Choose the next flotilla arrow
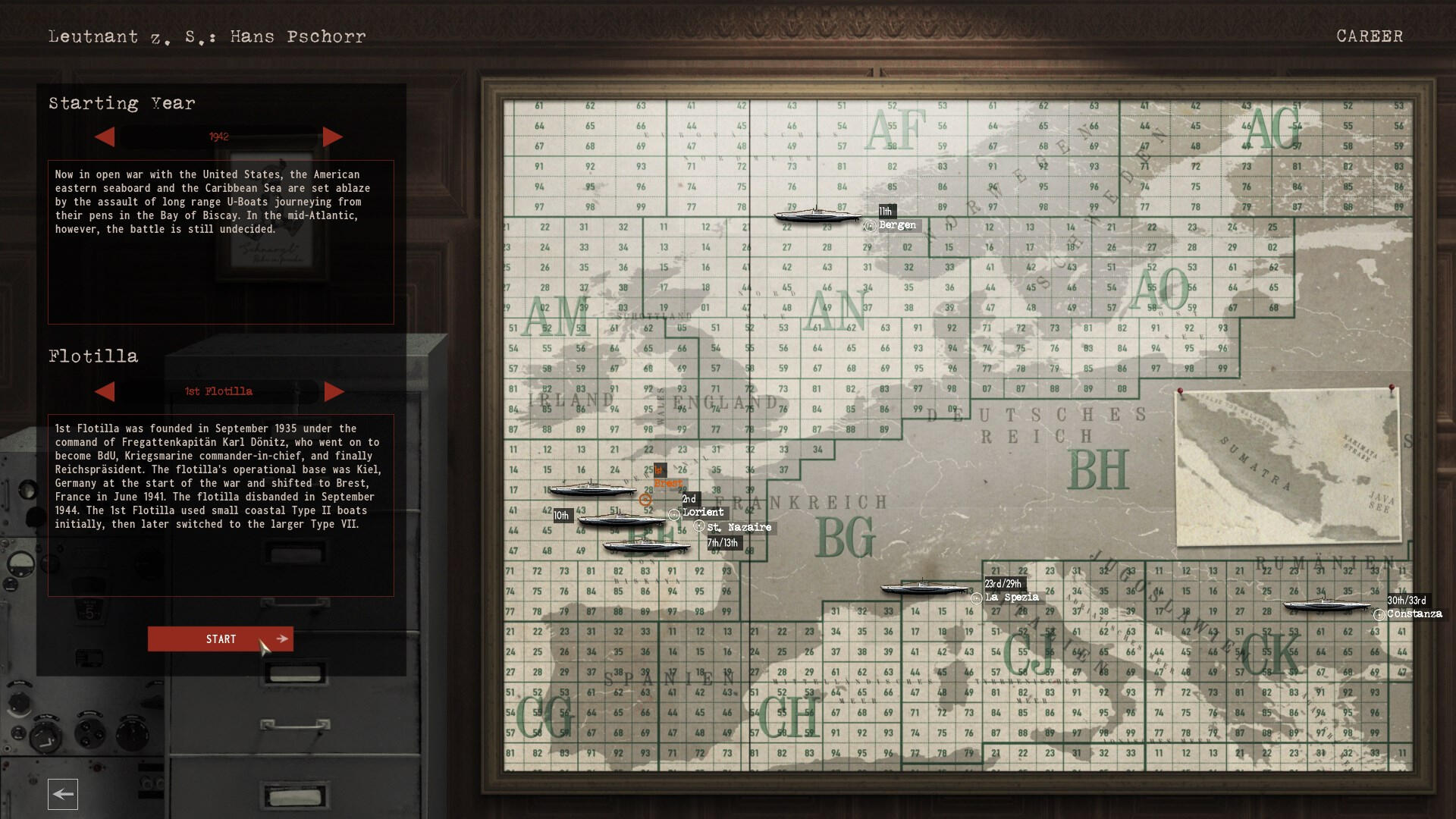Image resolution: width=1456 pixels, height=819 pixels. (334, 391)
